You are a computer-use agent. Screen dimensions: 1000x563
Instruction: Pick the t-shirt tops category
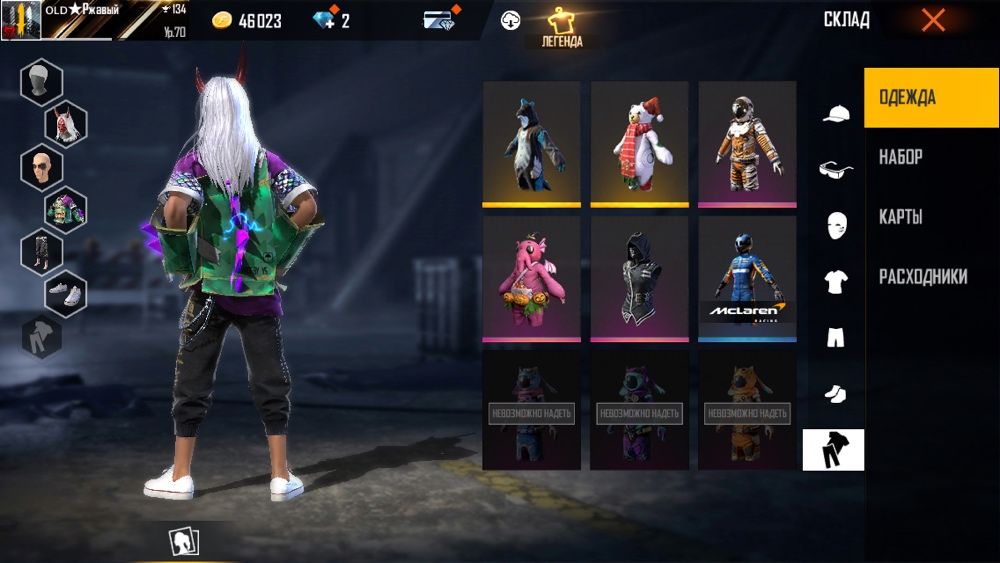(x=835, y=282)
